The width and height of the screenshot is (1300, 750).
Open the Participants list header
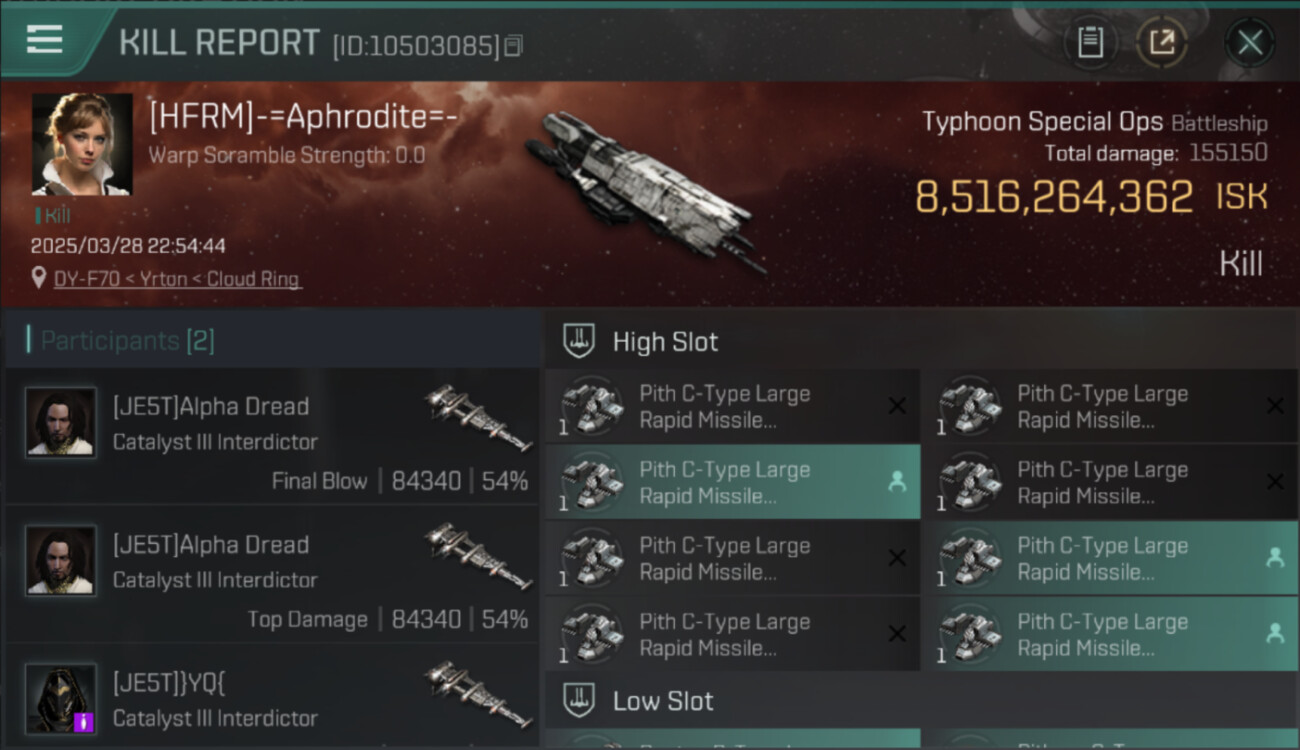tap(128, 341)
